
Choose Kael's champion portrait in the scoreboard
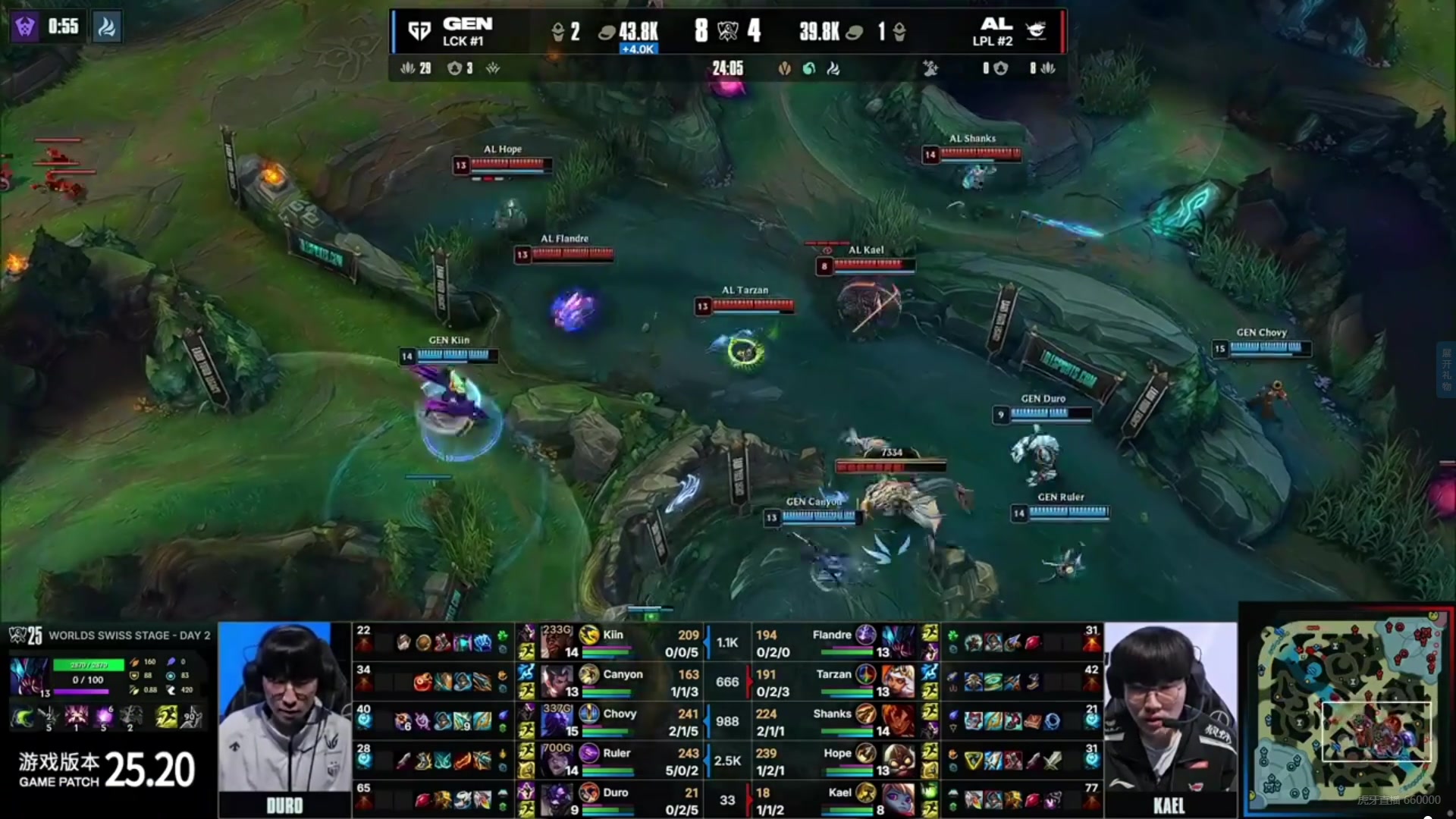899,799
